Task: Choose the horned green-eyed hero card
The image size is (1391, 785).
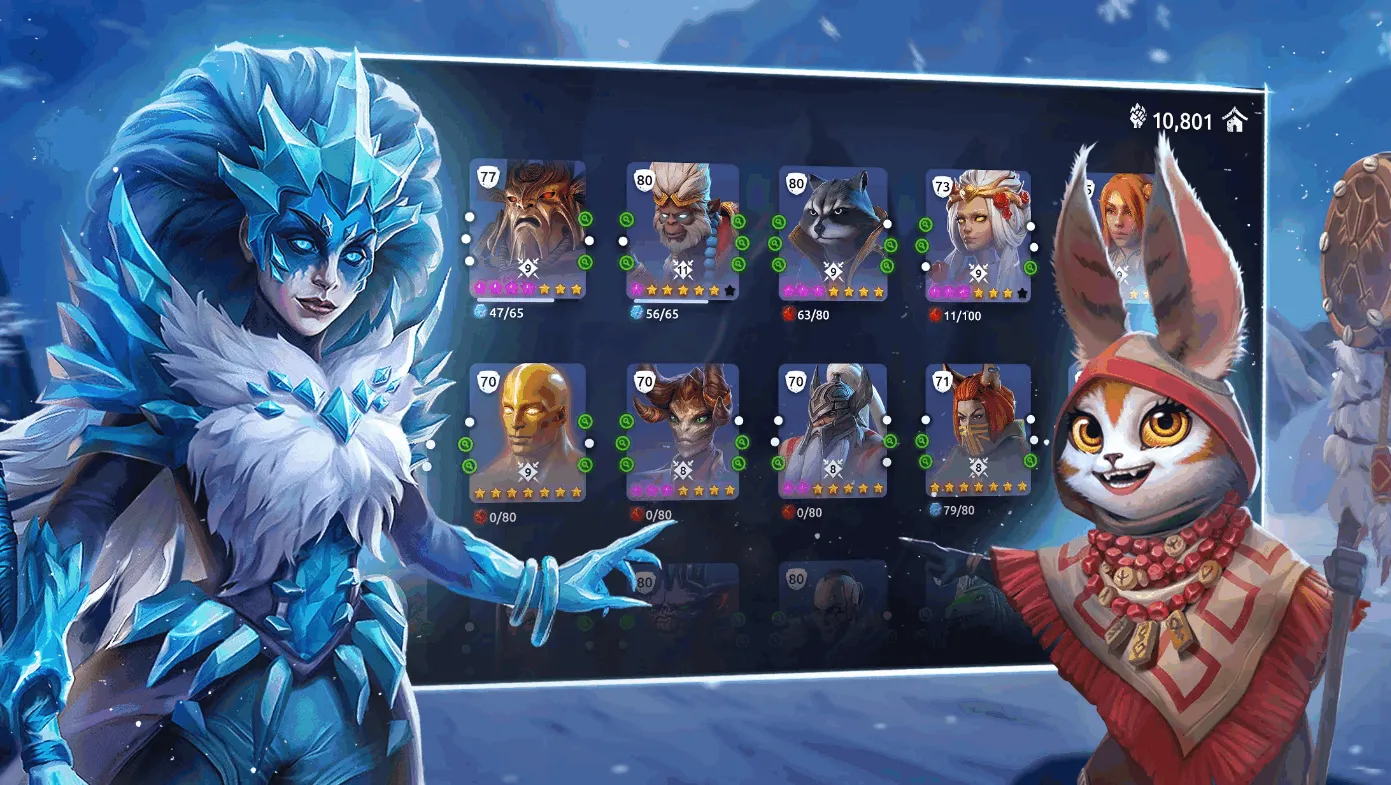Action: 685,428
